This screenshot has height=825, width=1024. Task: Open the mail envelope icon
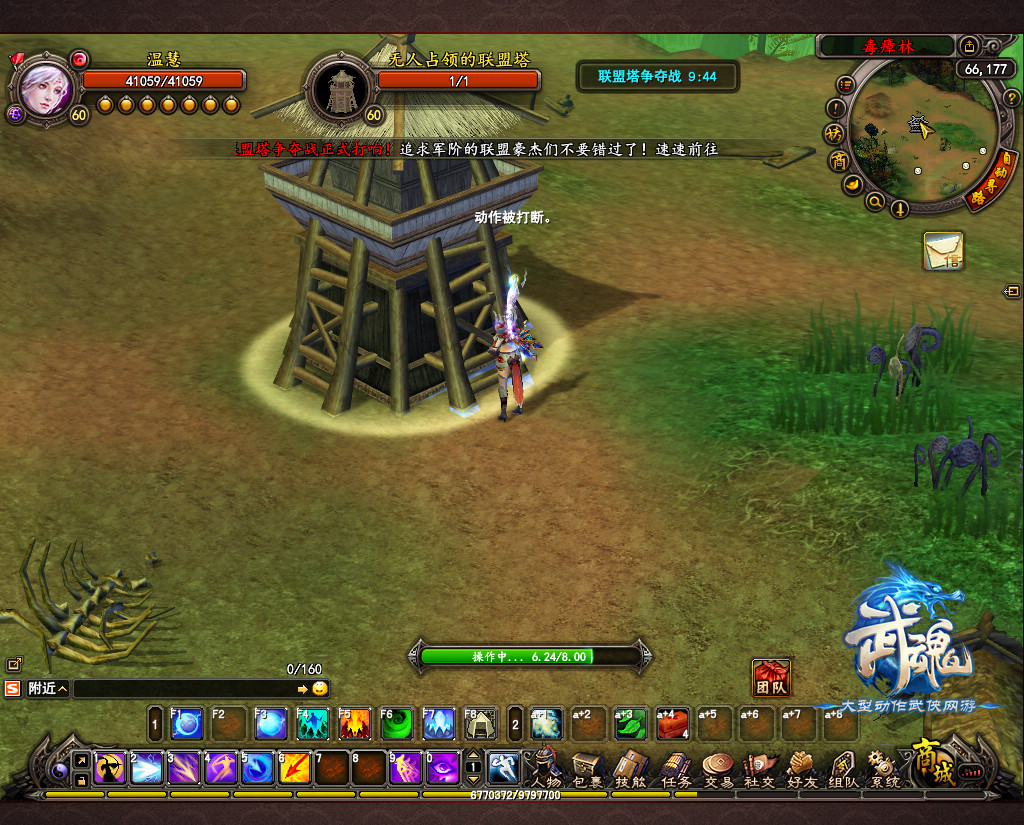coord(943,250)
